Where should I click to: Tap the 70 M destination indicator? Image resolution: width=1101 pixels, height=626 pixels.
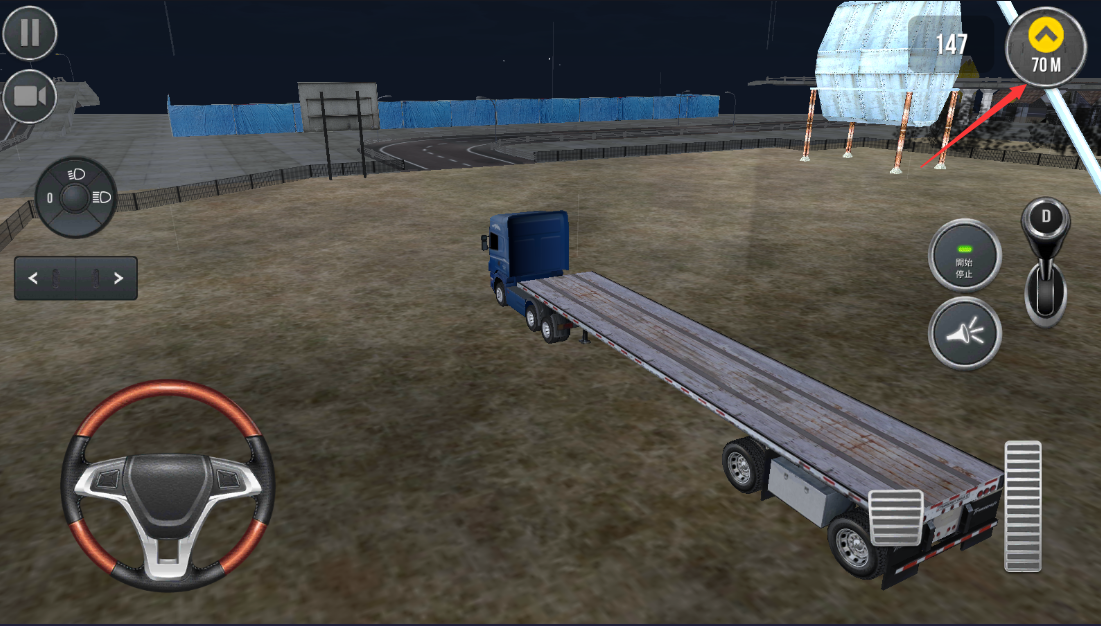pos(1046,45)
